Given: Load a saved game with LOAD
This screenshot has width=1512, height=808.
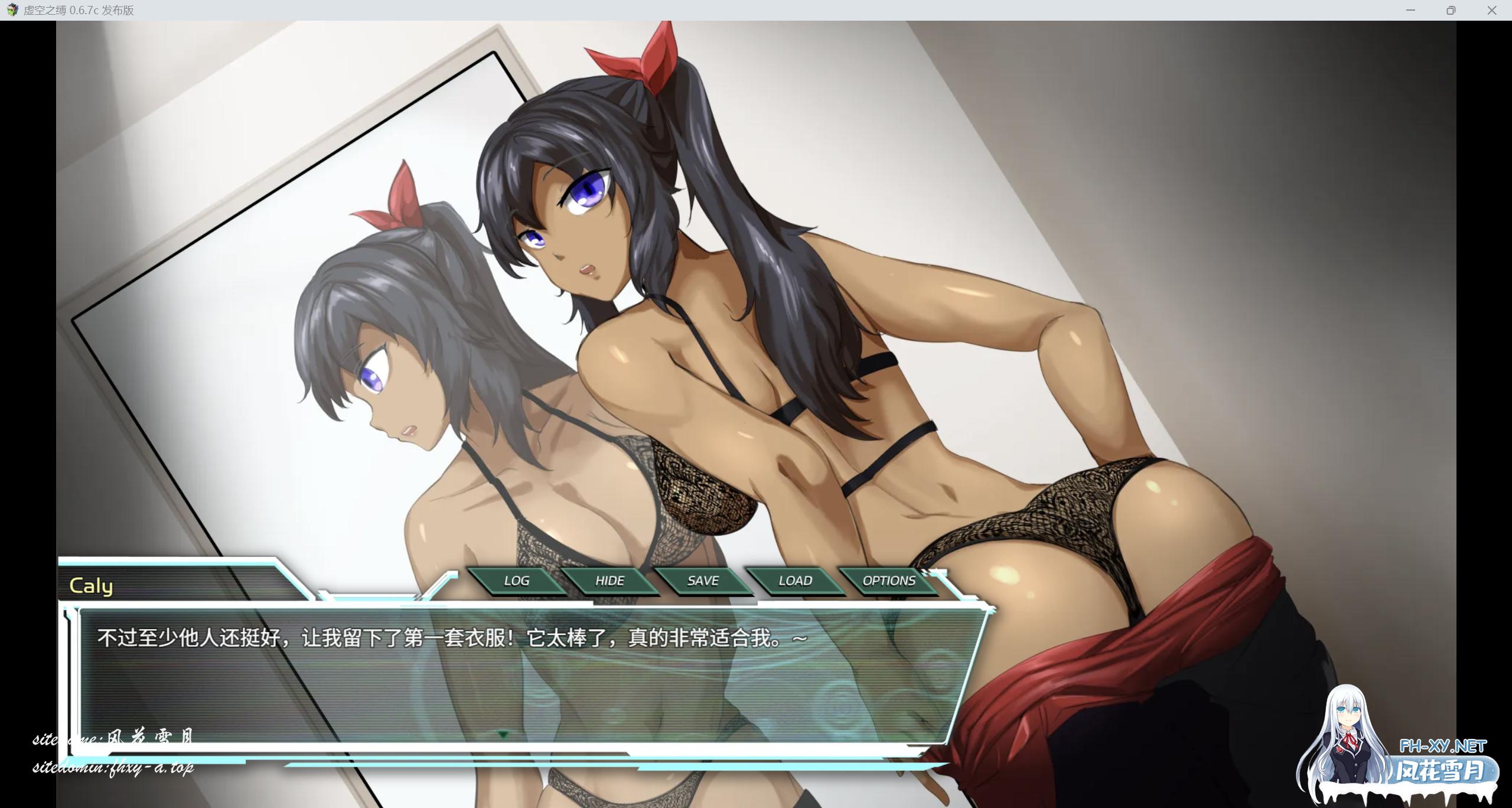Looking at the screenshot, I should (794, 581).
